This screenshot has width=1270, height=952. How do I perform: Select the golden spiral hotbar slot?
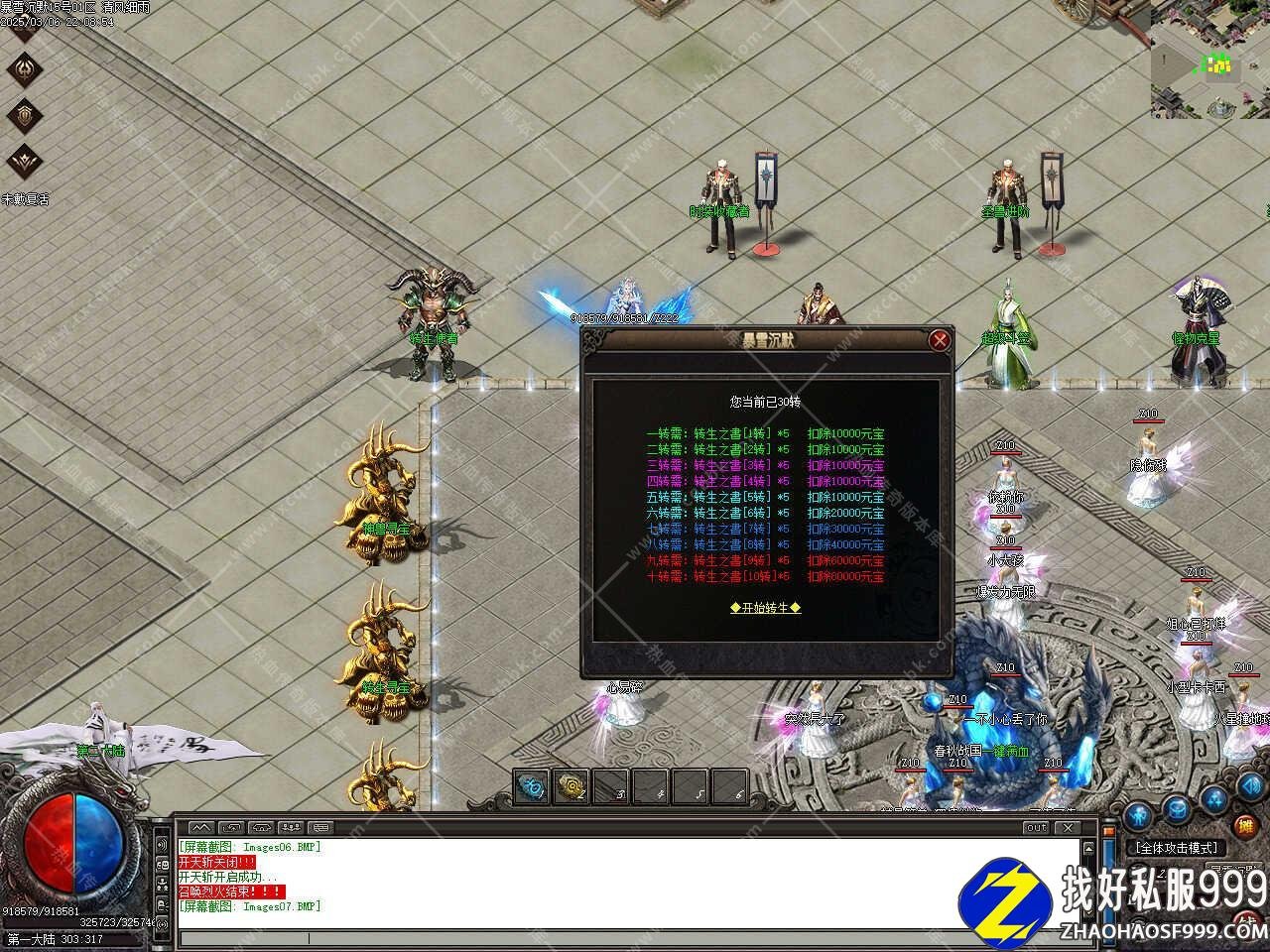pos(571,787)
